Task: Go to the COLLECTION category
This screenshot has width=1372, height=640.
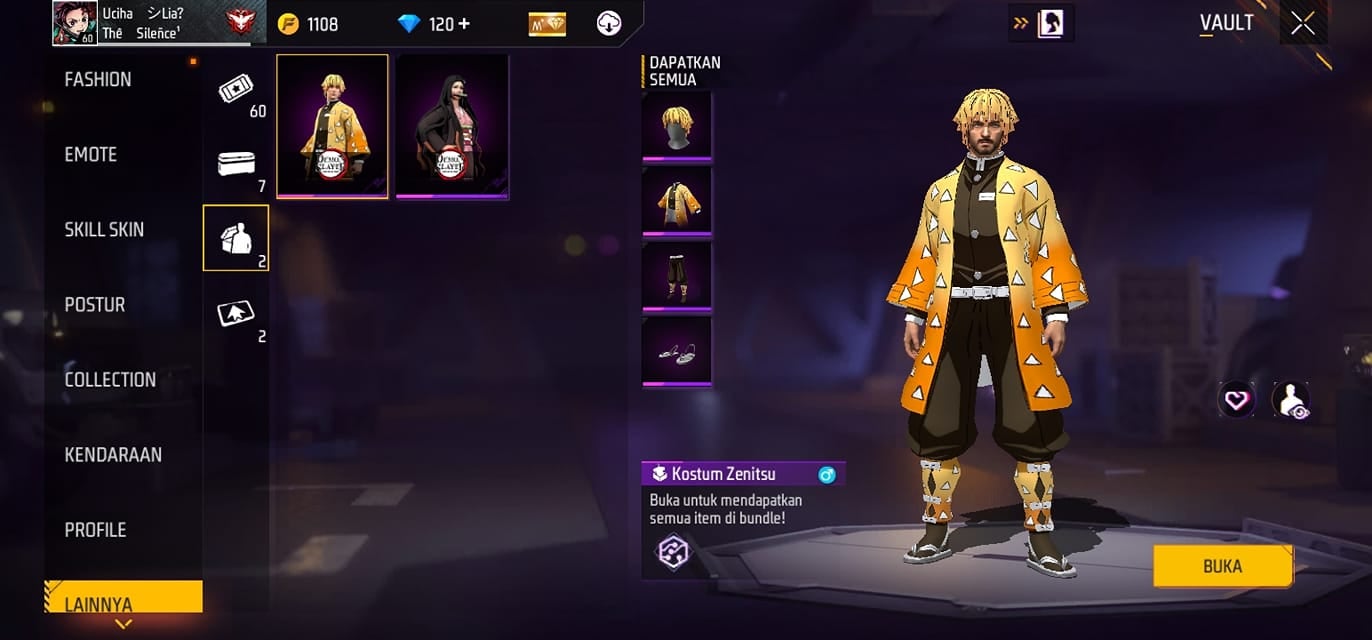Action: pyautogui.click(x=110, y=380)
